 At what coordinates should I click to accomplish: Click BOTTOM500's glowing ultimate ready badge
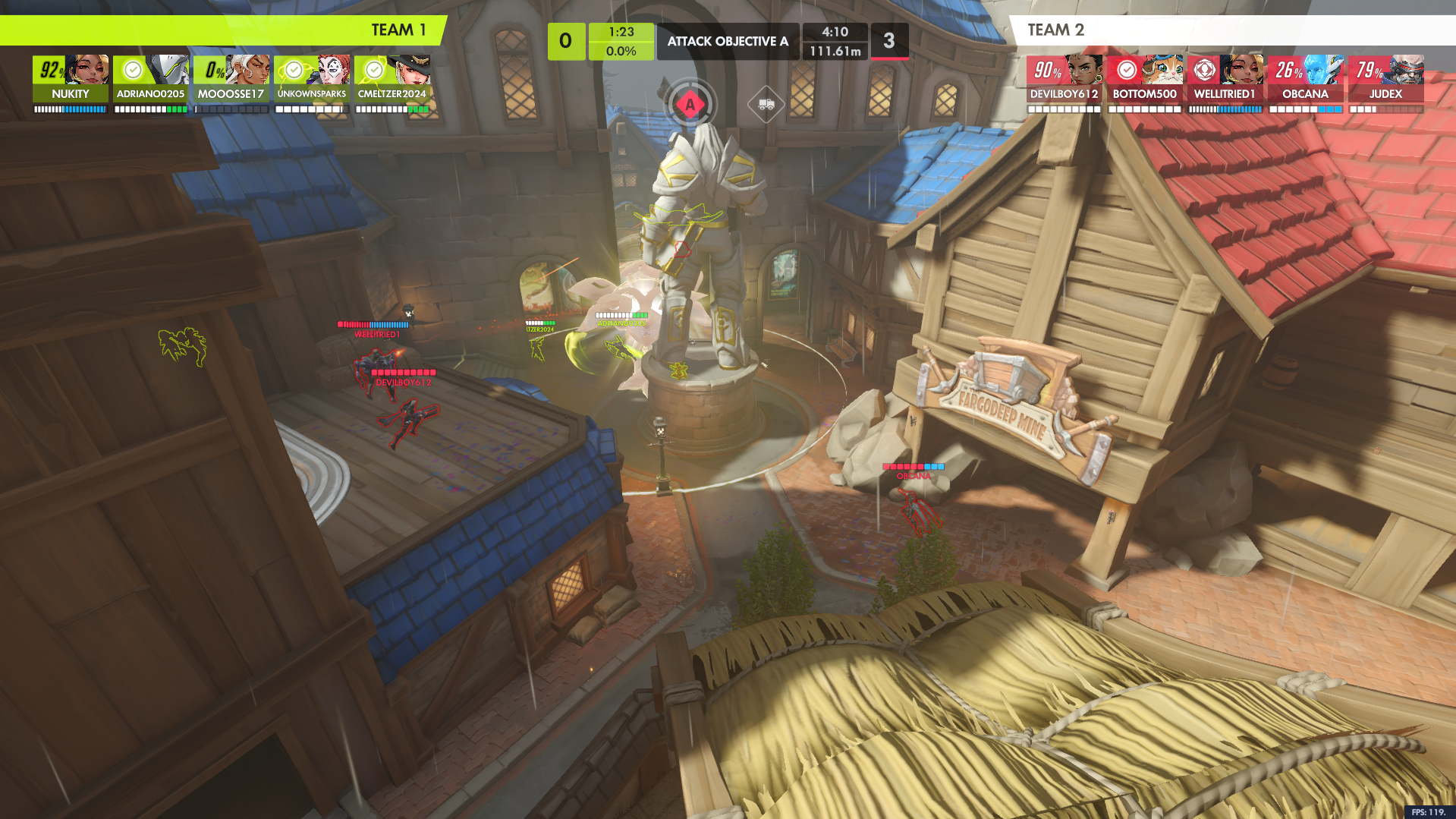(x=1125, y=70)
